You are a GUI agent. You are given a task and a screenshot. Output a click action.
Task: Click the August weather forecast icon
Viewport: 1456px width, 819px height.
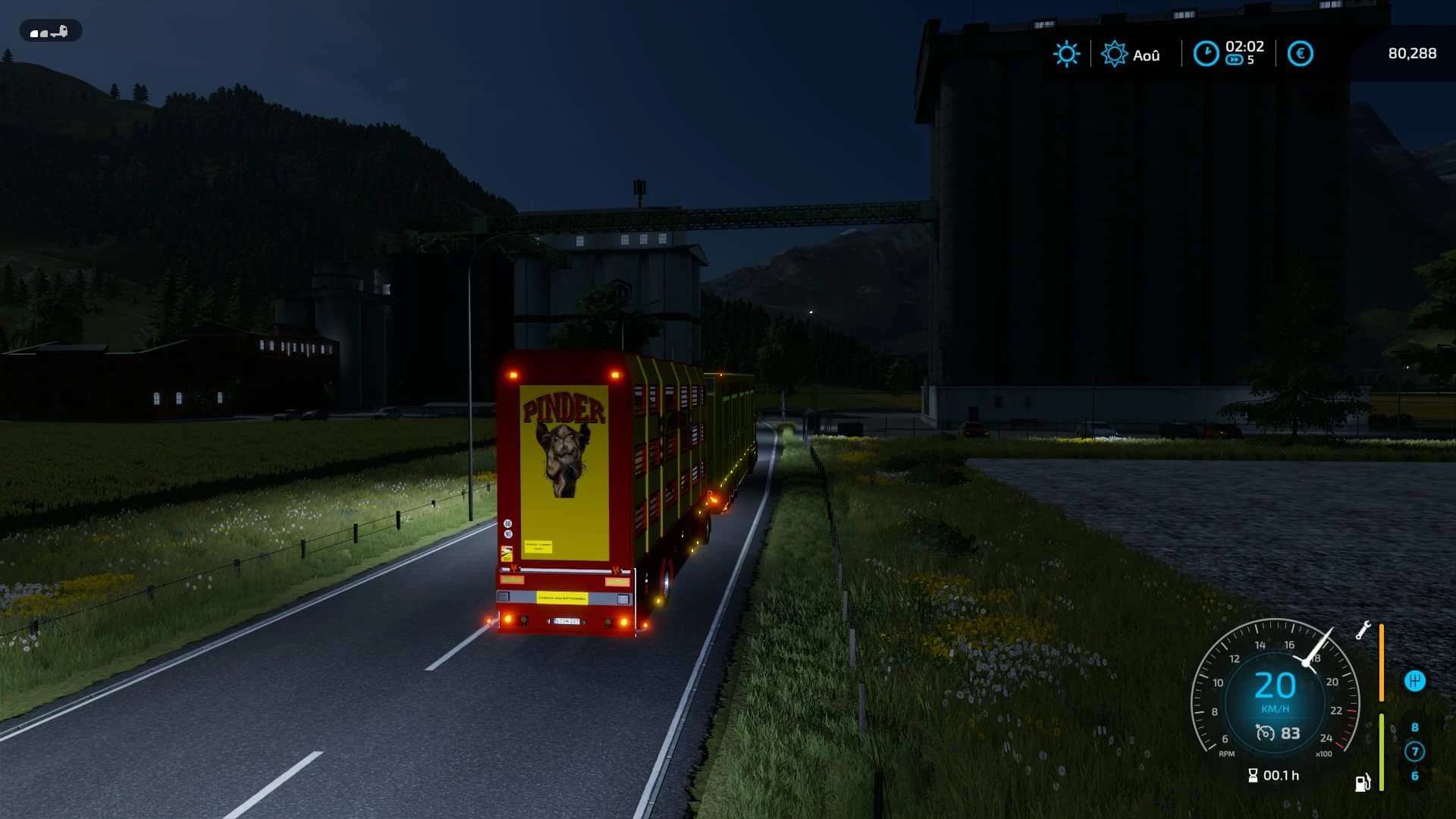click(1114, 54)
